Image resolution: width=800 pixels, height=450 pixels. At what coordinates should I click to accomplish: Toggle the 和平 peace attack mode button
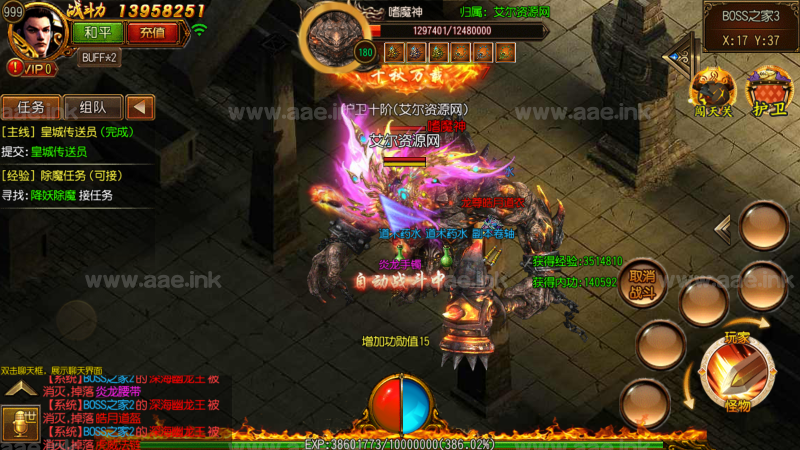pyautogui.click(x=98, y=32)
